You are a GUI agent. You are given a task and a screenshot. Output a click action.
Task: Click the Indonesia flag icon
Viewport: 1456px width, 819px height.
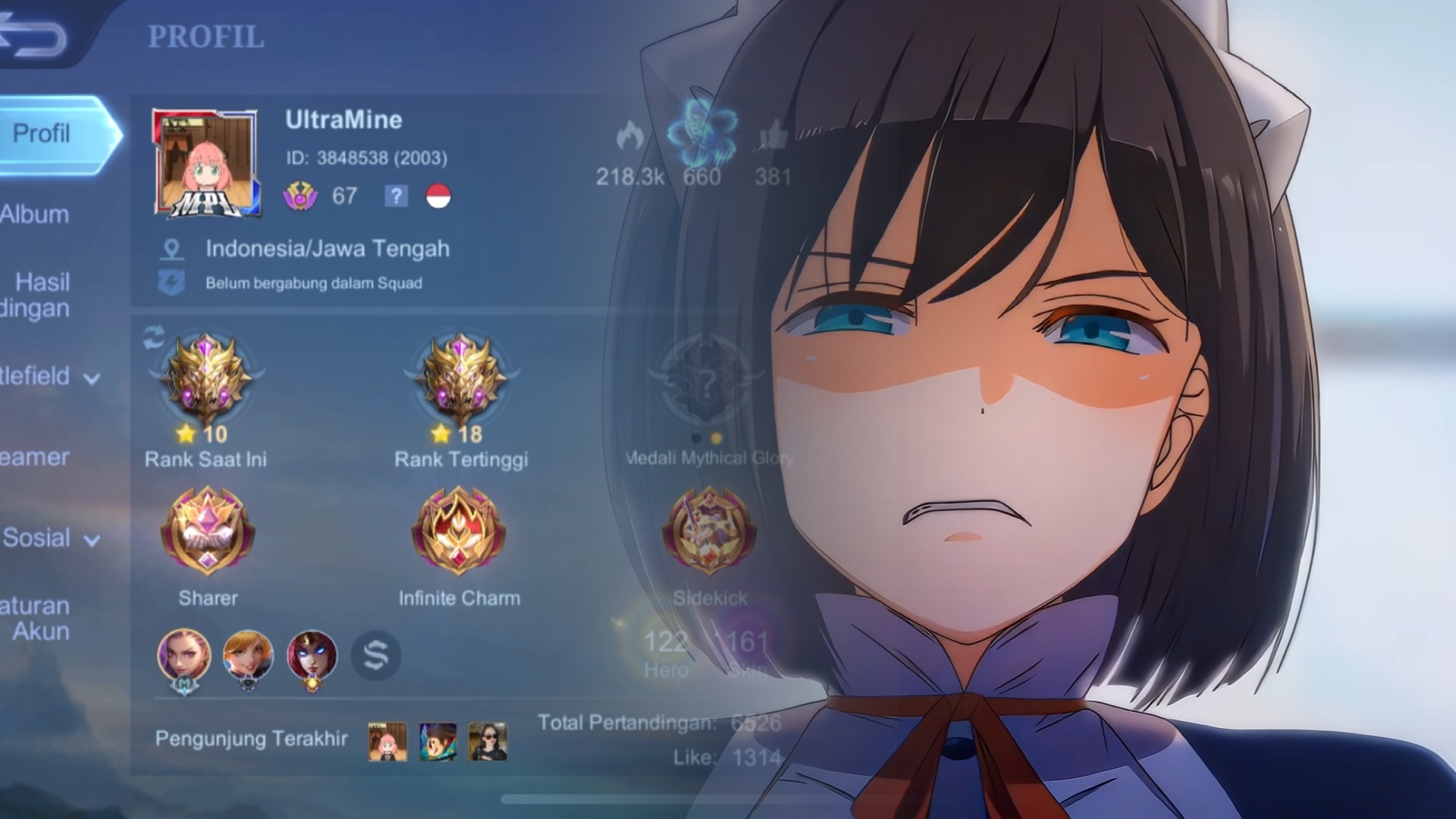click(438, 196)
